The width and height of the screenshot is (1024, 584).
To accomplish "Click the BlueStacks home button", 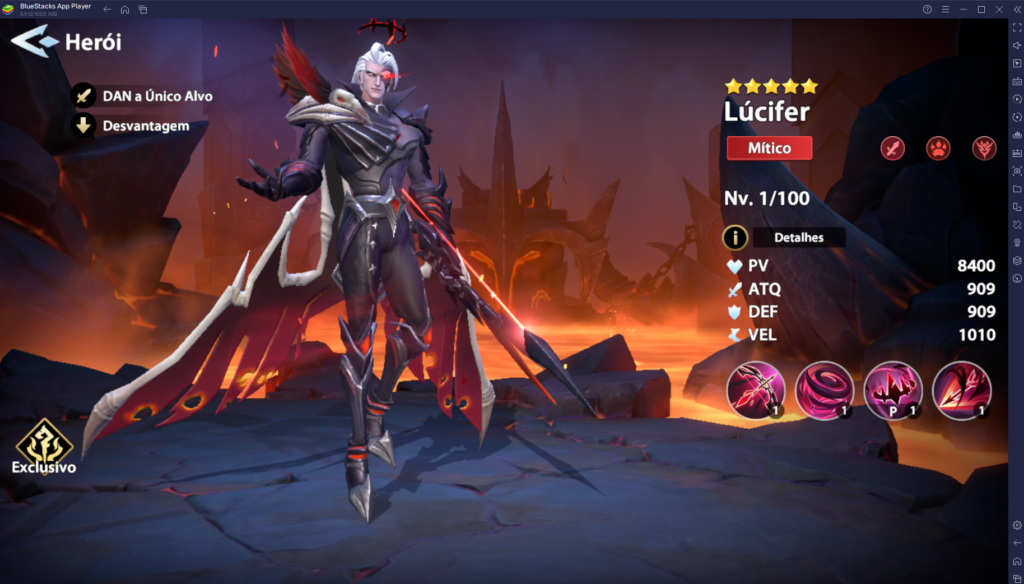I will (125, 9).
